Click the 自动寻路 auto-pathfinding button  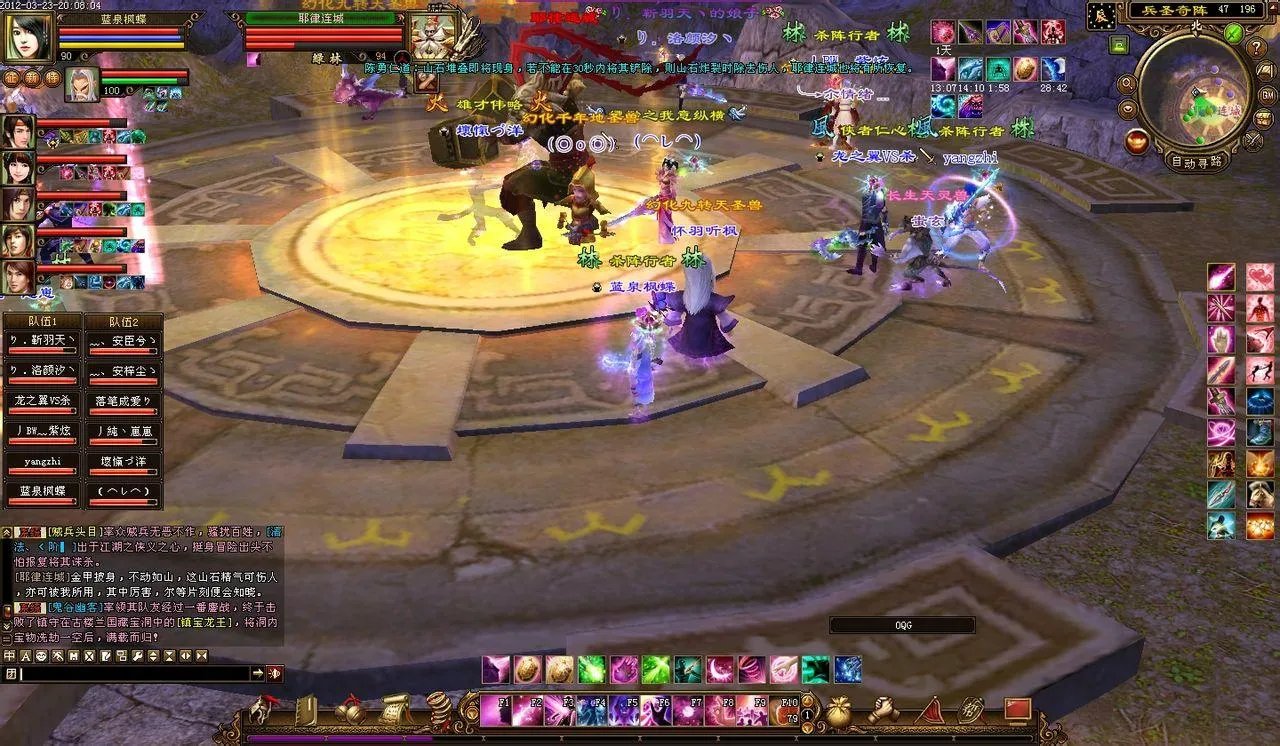point(1196,161)
